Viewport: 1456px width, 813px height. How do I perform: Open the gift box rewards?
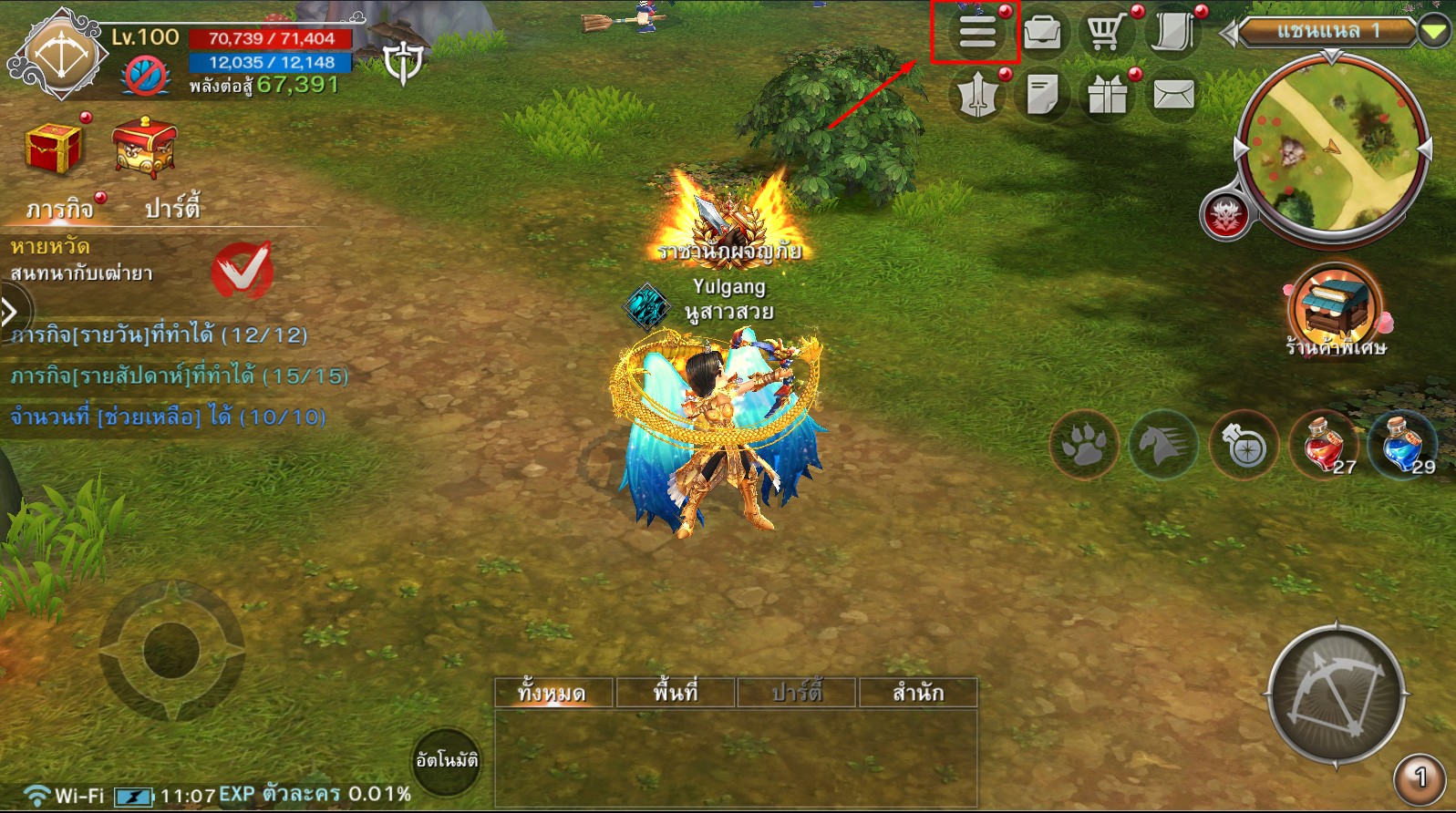pyautogui.click(x=1107, y=94)
